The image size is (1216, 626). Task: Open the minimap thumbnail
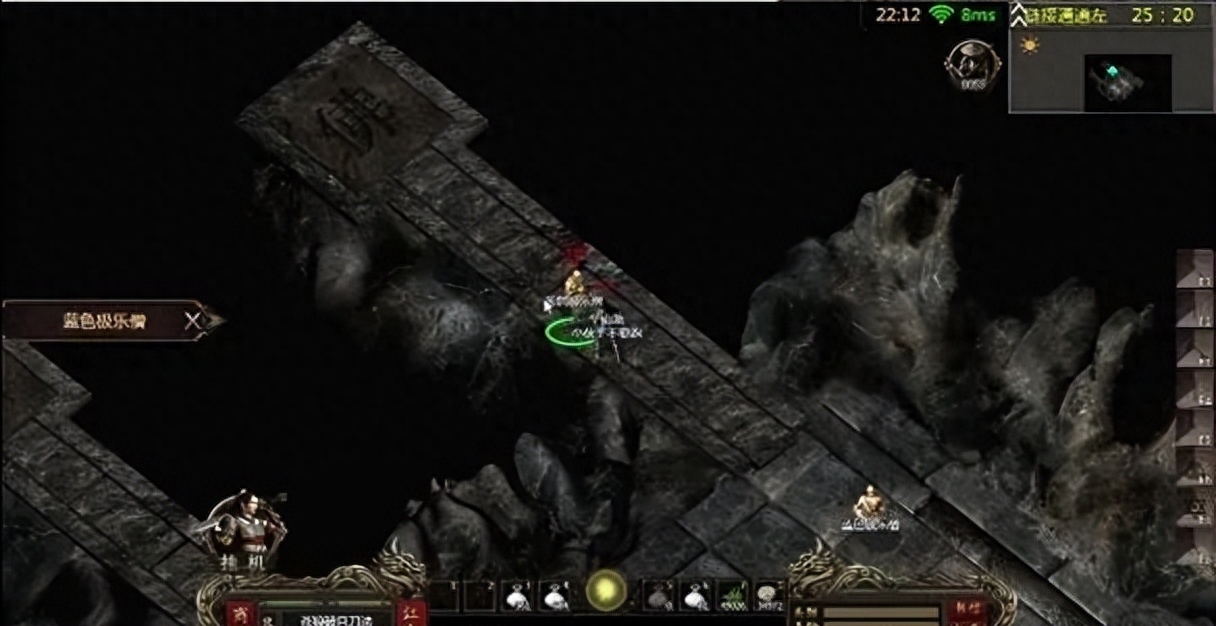[x=1127, y=81]
